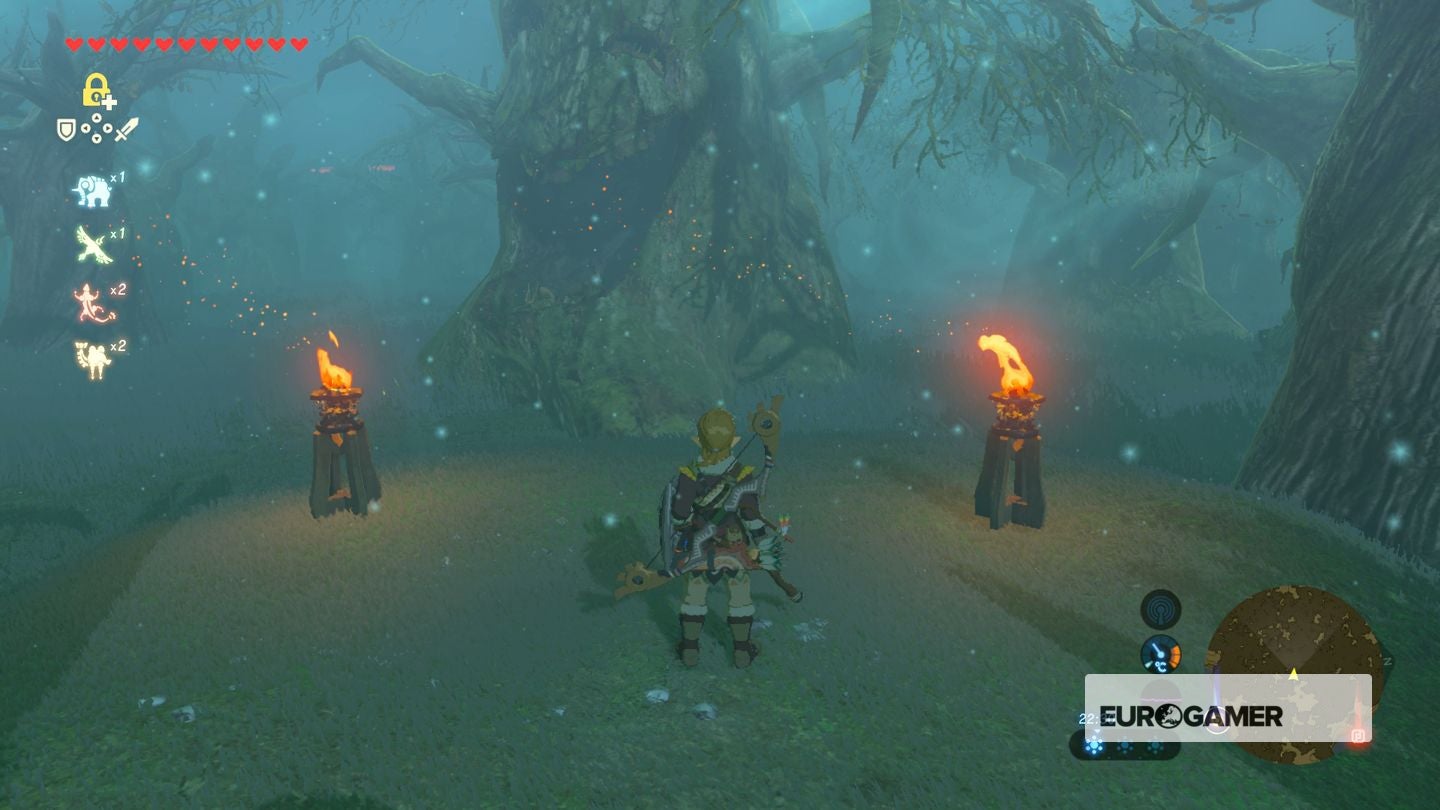
Task: Click the d-pad quick-select indicator
Action: click(96, 128)
